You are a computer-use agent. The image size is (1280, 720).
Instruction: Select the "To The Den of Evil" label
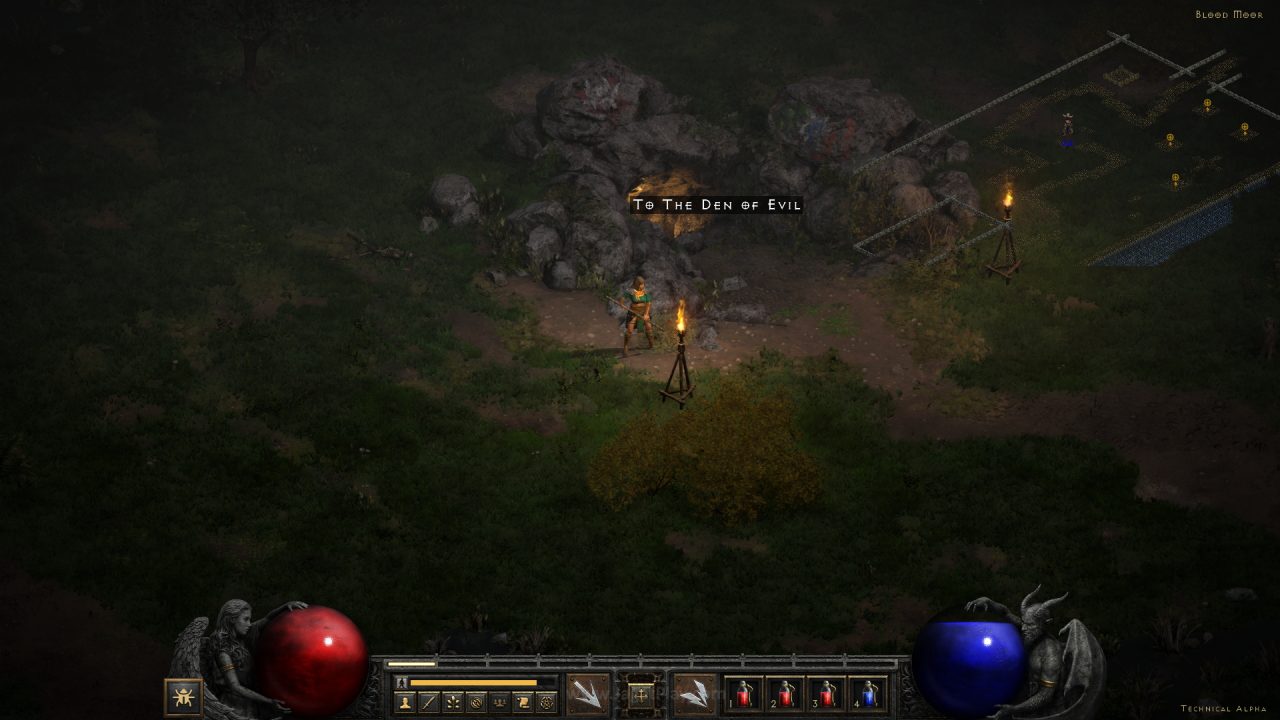(x=716, y=205)
